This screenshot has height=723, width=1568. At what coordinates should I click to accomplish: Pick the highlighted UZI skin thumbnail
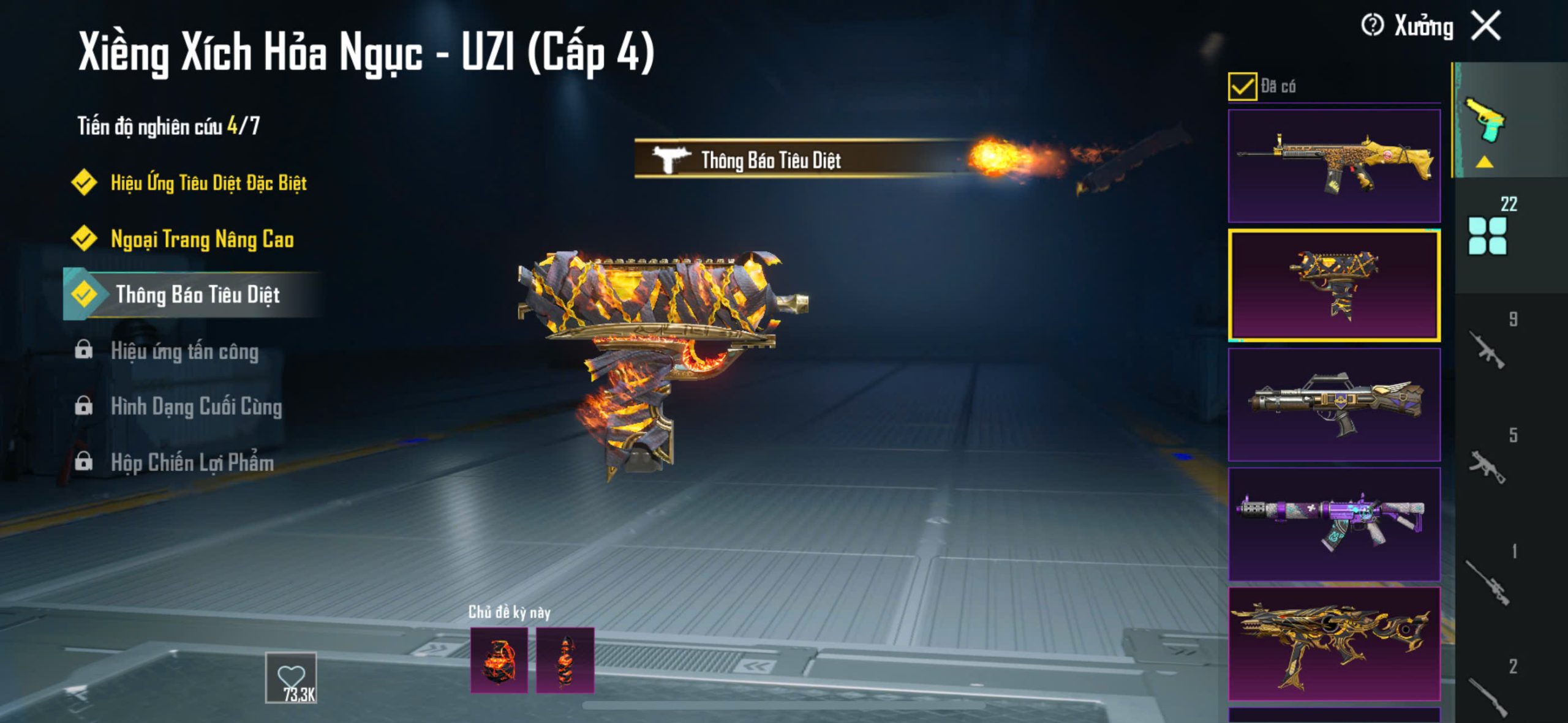coord(1334,285)
